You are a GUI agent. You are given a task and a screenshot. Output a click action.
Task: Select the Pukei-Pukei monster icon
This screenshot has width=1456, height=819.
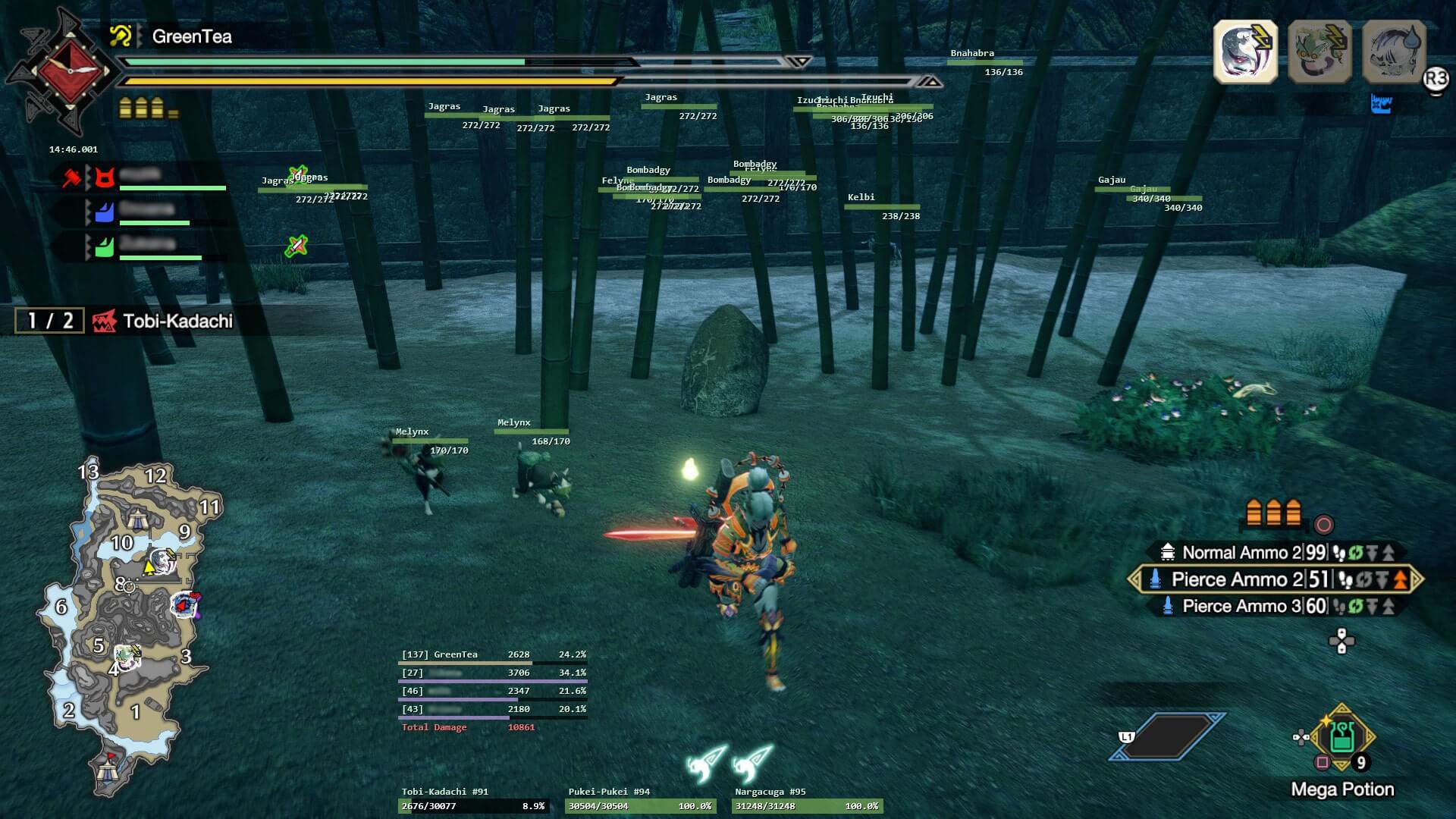[1319, 49]
